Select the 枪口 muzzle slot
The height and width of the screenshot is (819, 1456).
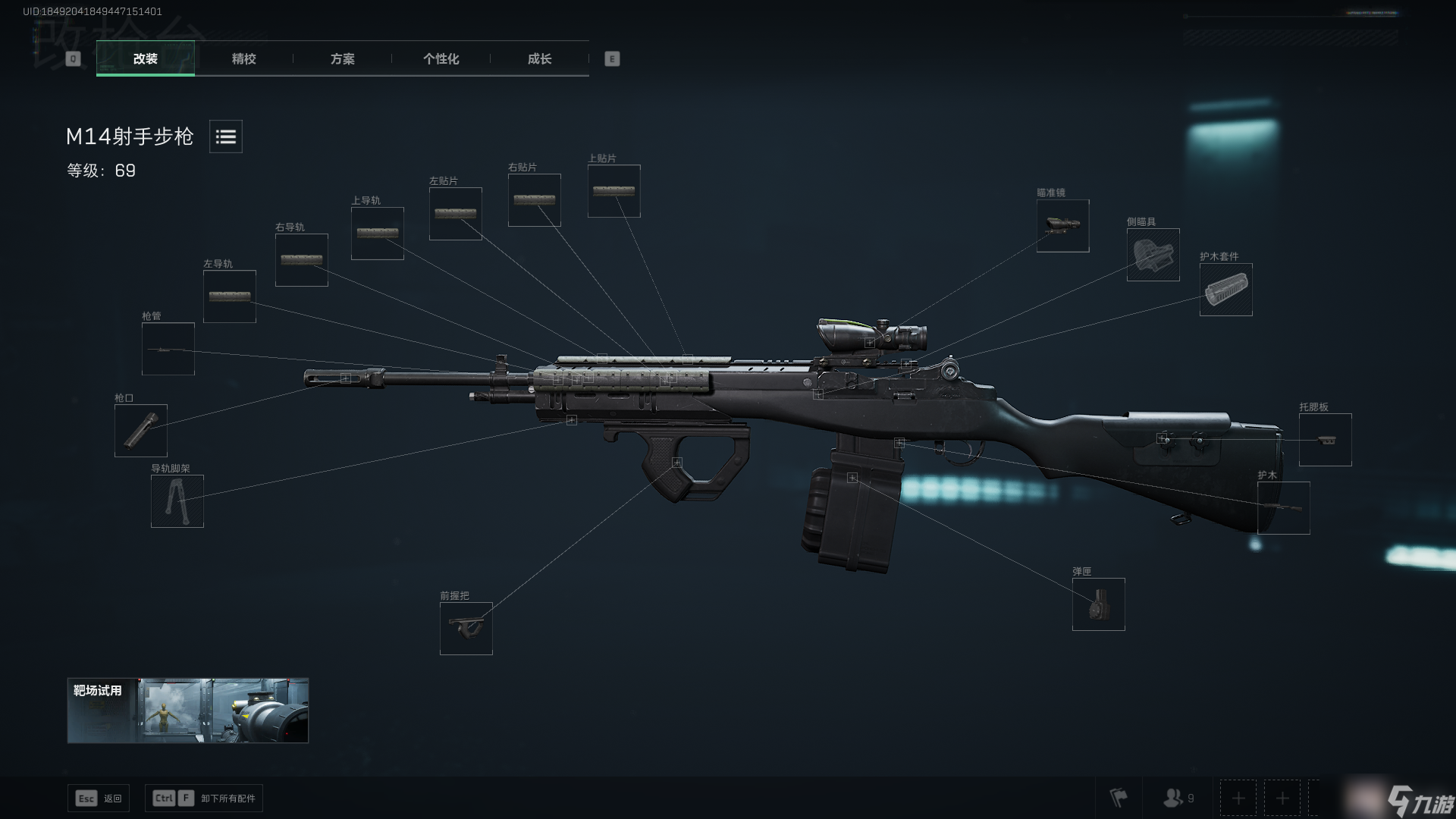point(140,431)
